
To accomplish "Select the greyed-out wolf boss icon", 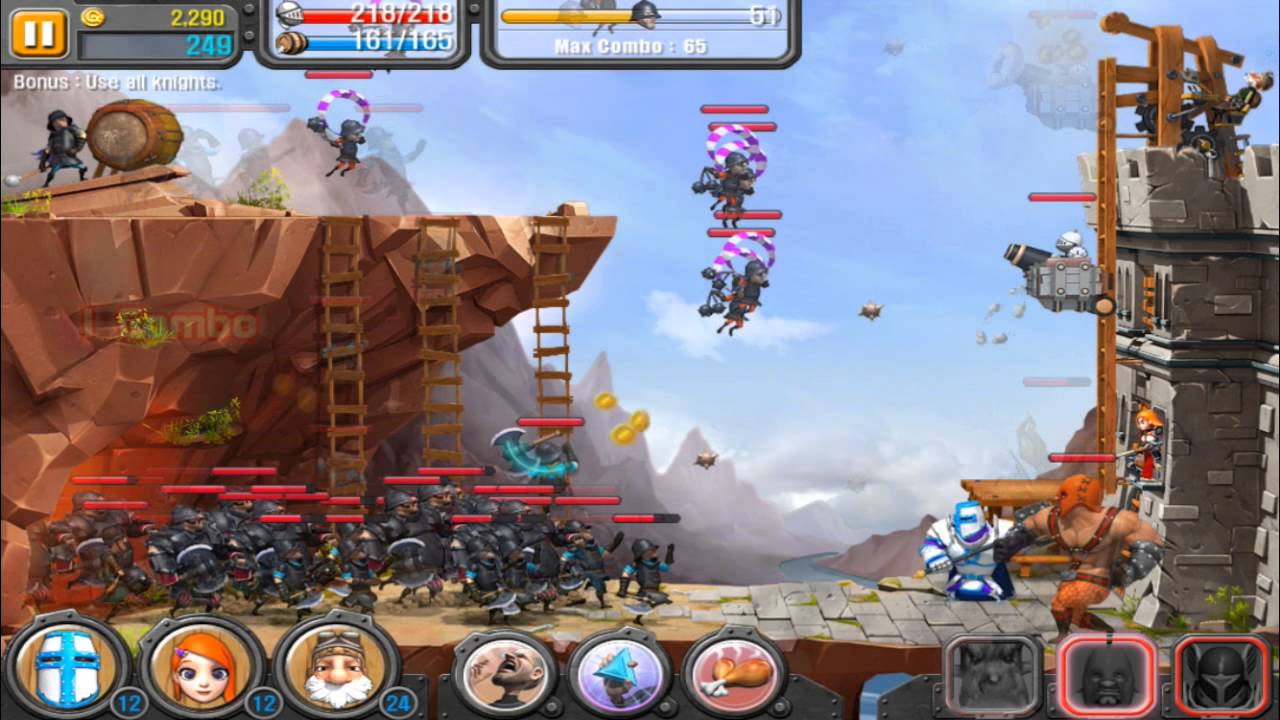I will pos(993,676).
